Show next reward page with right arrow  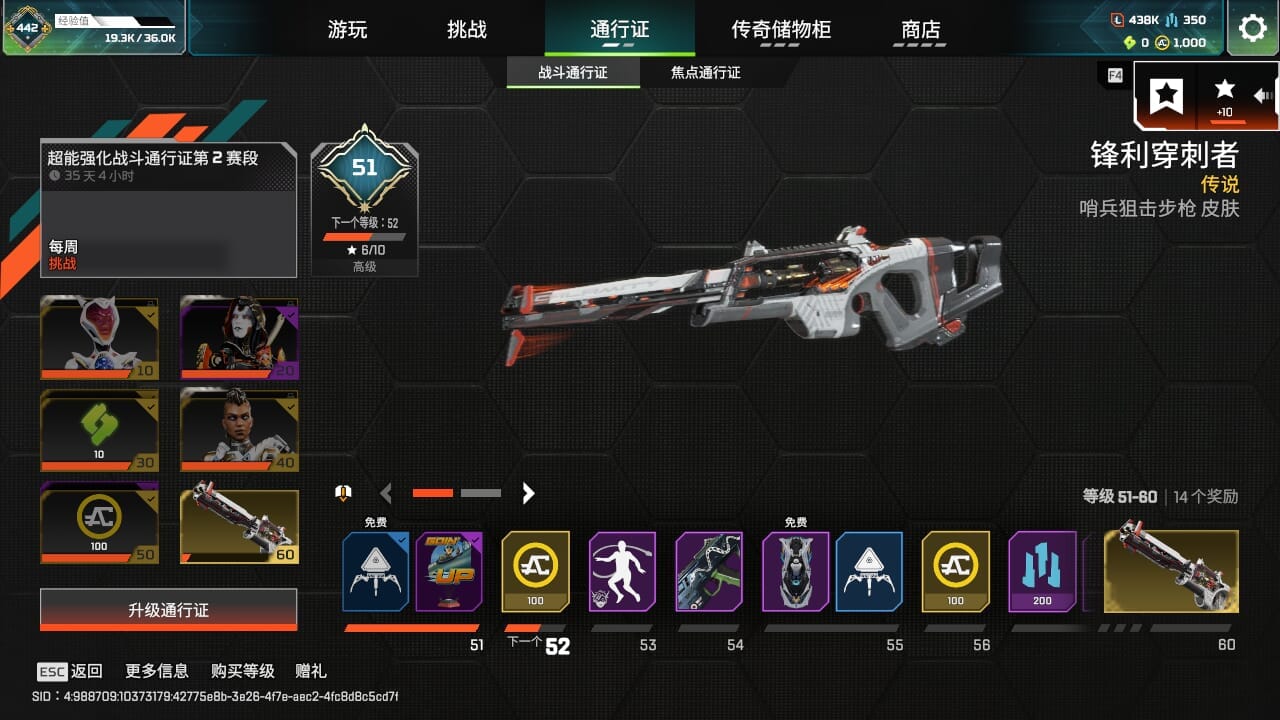529,493
